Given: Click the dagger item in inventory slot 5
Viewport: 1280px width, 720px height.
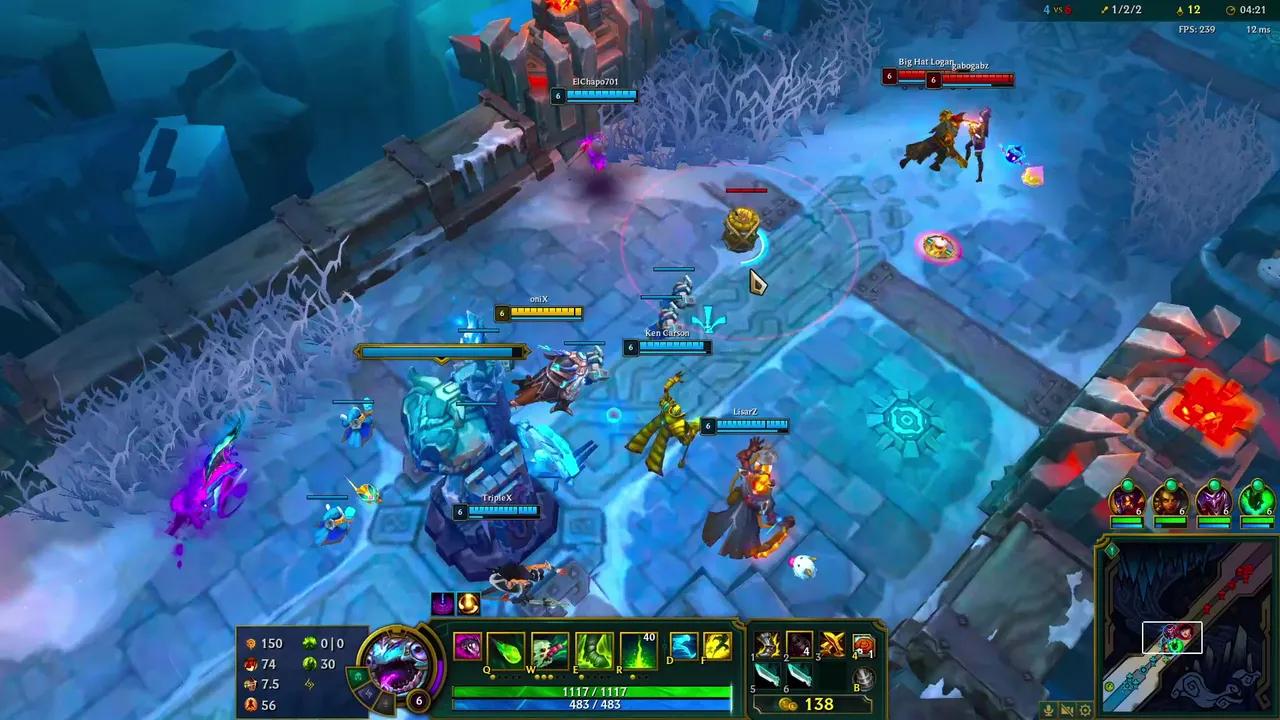Looking at the screenshot, I should (x=767, y=678).
